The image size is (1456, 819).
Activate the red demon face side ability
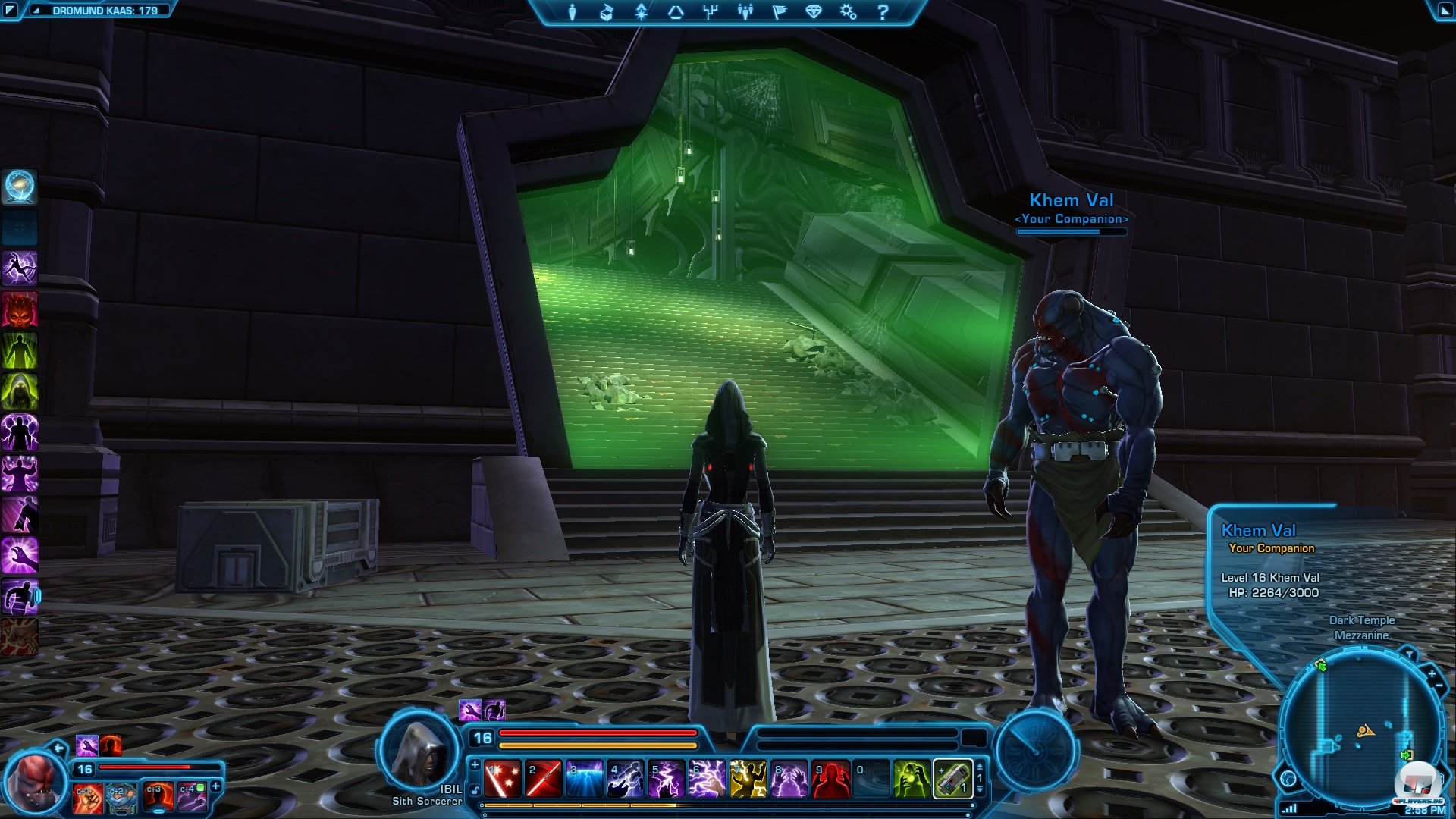pyautogui.click(x=20, y=309)
